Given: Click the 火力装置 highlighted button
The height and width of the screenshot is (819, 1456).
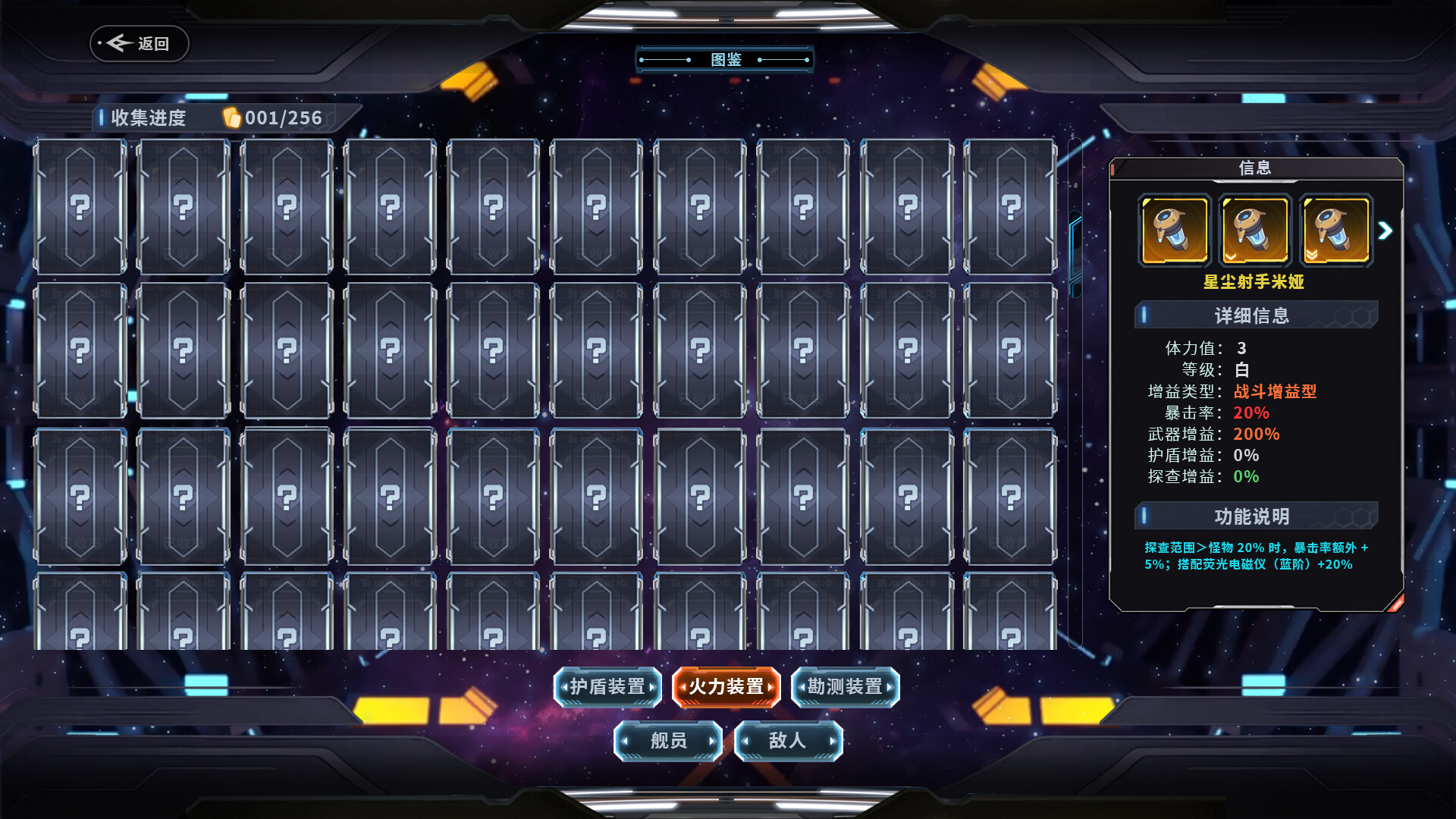Looking at the screenshot, I should (x=726, y=687).
